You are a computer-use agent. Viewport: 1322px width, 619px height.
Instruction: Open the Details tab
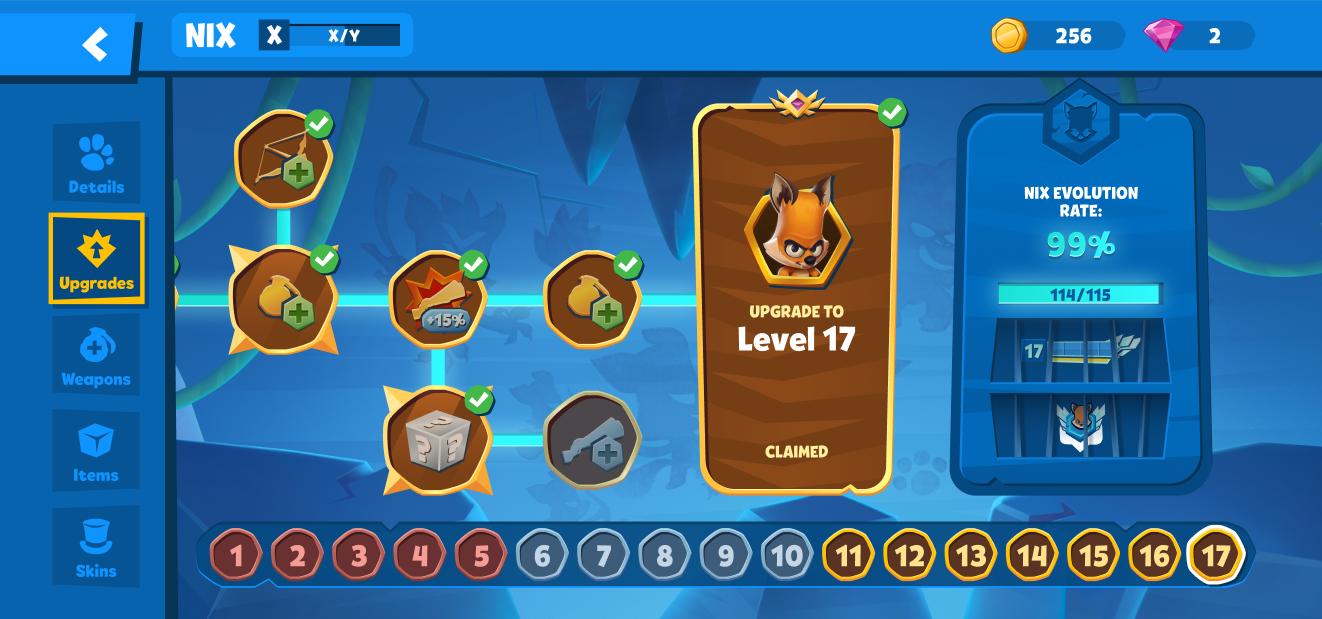click(x=96, y=164)
